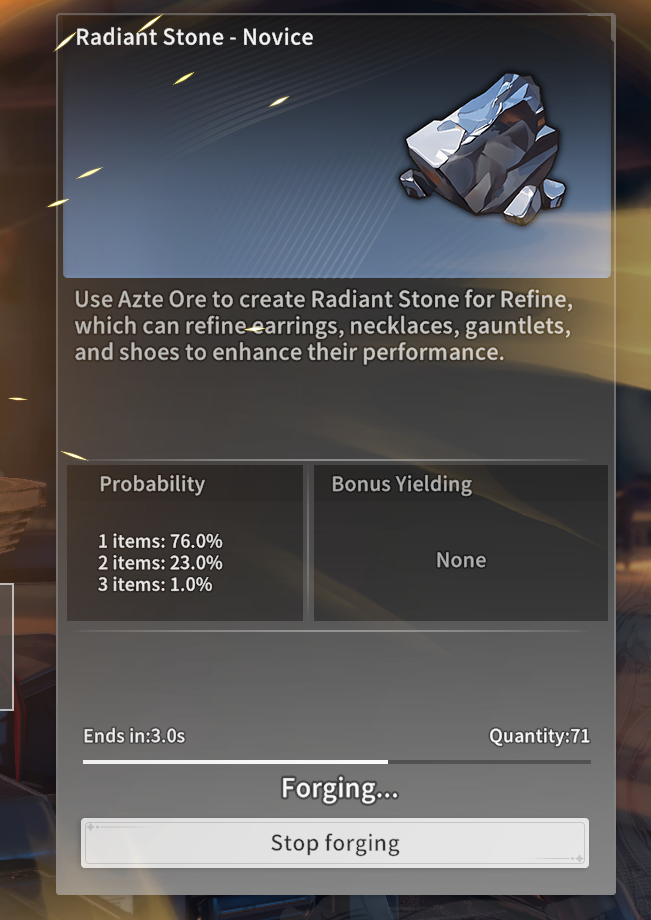
Task: Stop forging the Radiant Stone
Action: pyautogui.click(x=335, y=843)
